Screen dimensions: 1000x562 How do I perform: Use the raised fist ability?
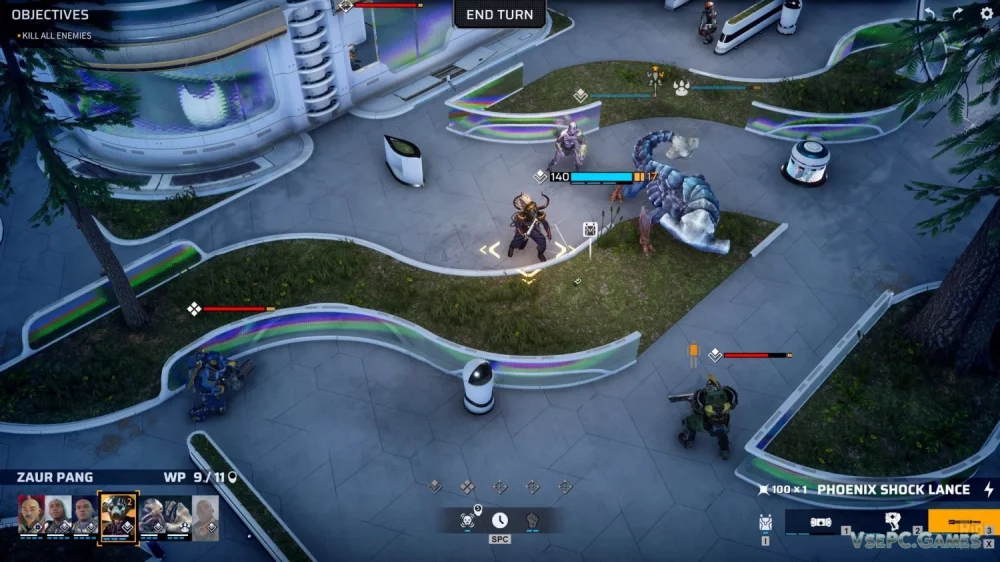[x=532, y=520]
